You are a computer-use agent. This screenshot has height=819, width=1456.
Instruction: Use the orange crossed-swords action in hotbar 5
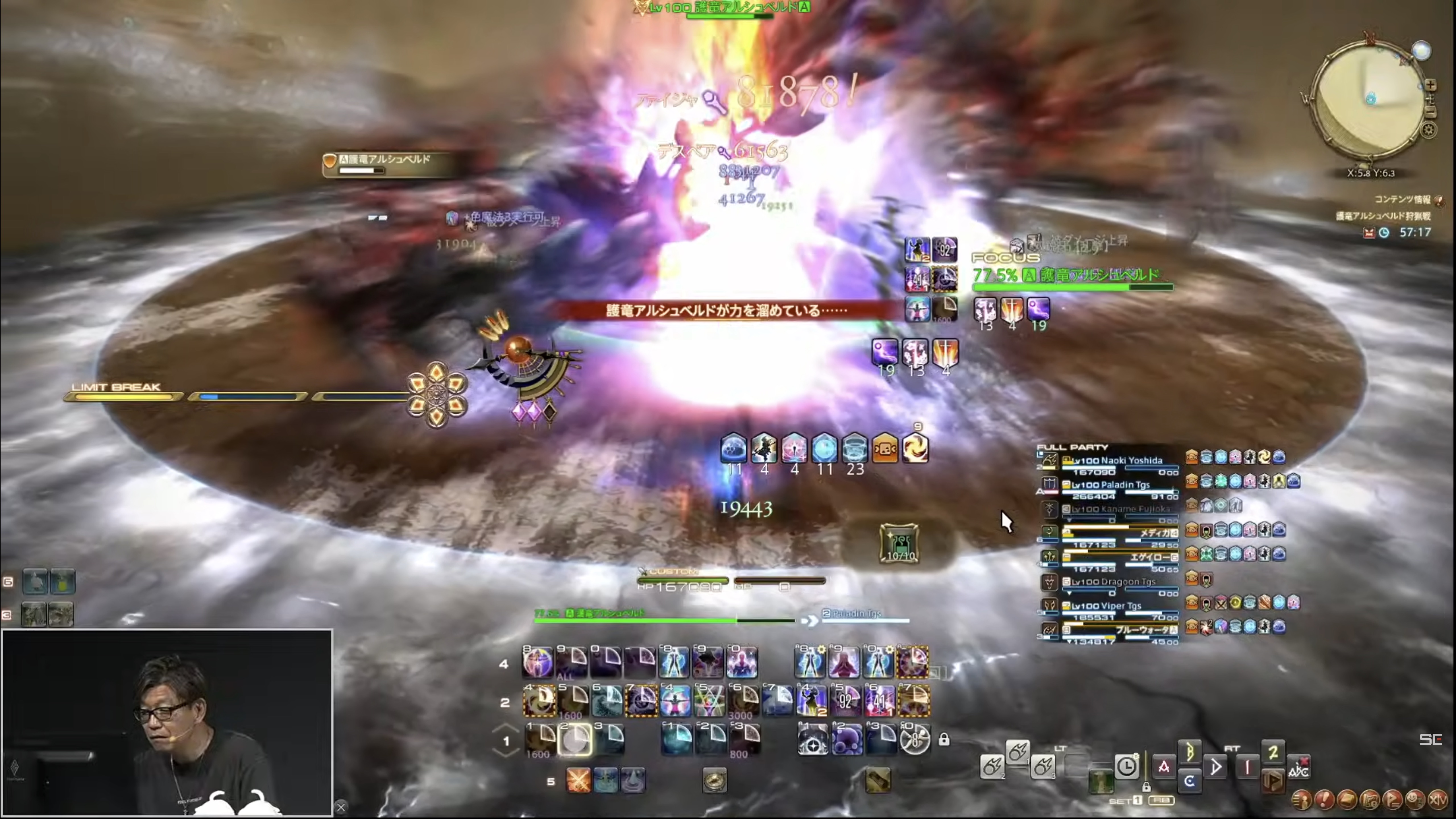pyautogui.click(x=578, y=781)
